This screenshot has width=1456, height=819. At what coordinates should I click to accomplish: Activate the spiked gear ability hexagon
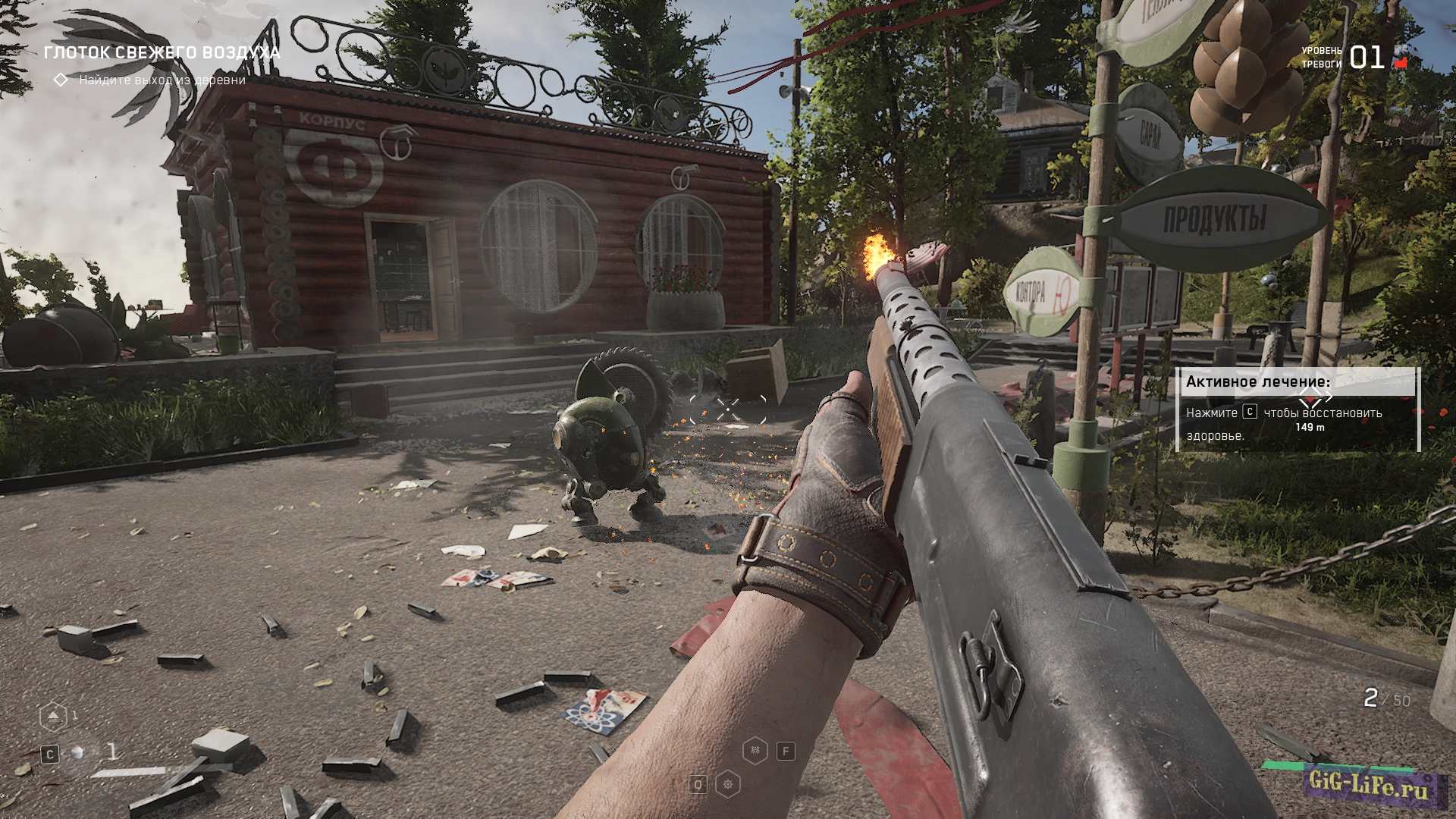click(x=728, y=784)
